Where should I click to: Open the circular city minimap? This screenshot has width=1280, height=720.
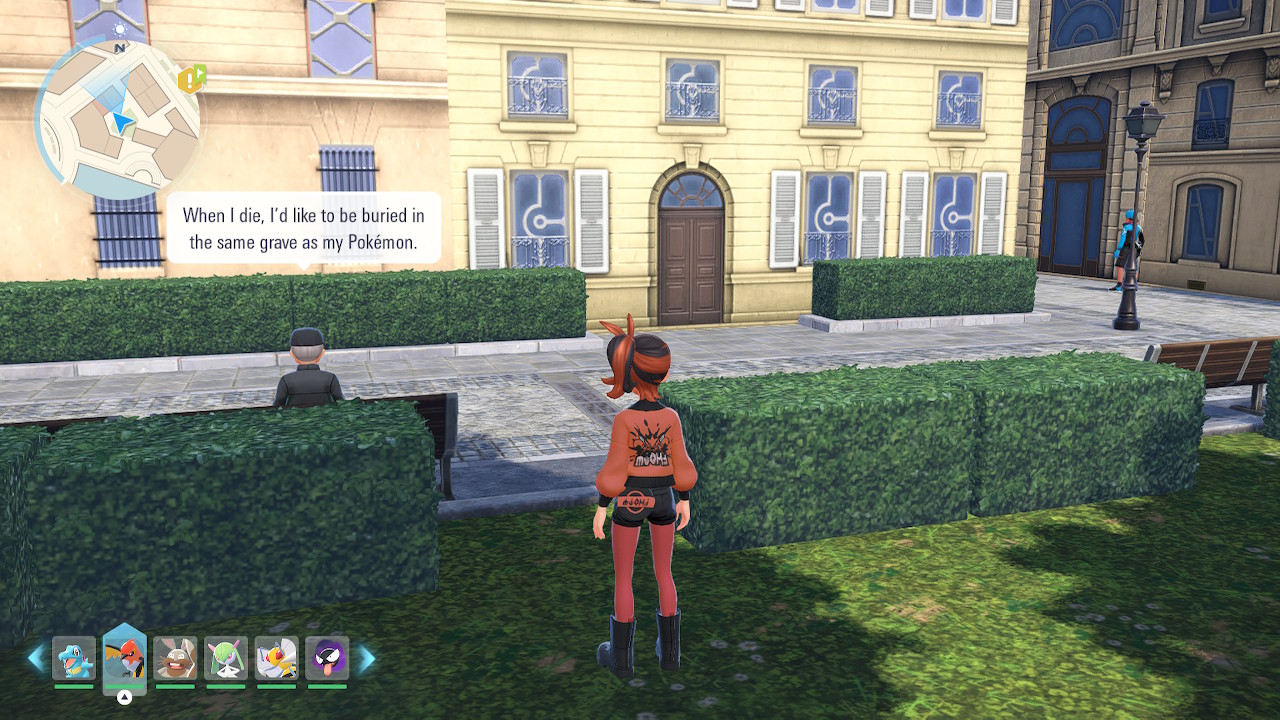click(117, 120)
